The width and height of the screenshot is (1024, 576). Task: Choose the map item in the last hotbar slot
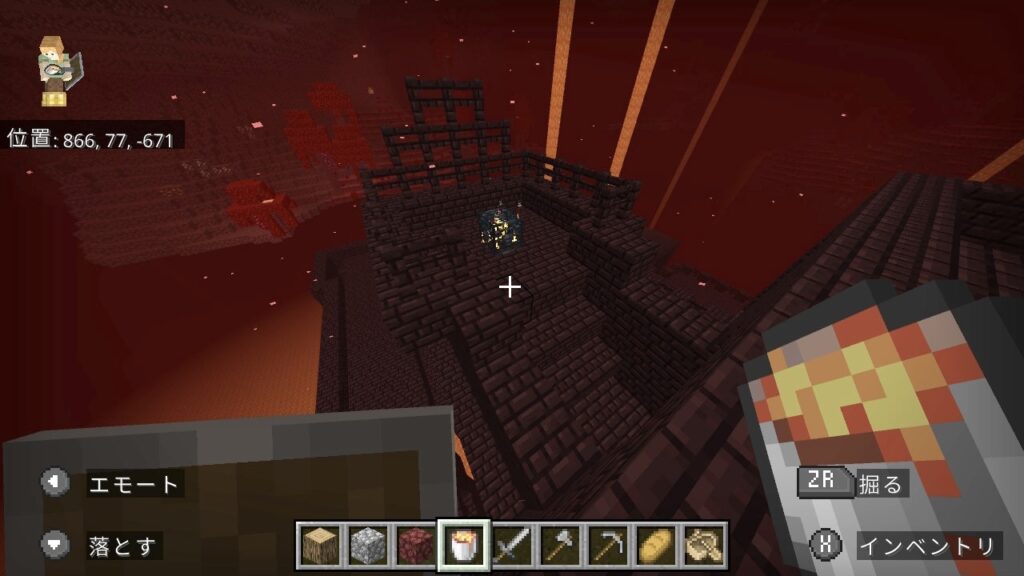click(704, 545)
